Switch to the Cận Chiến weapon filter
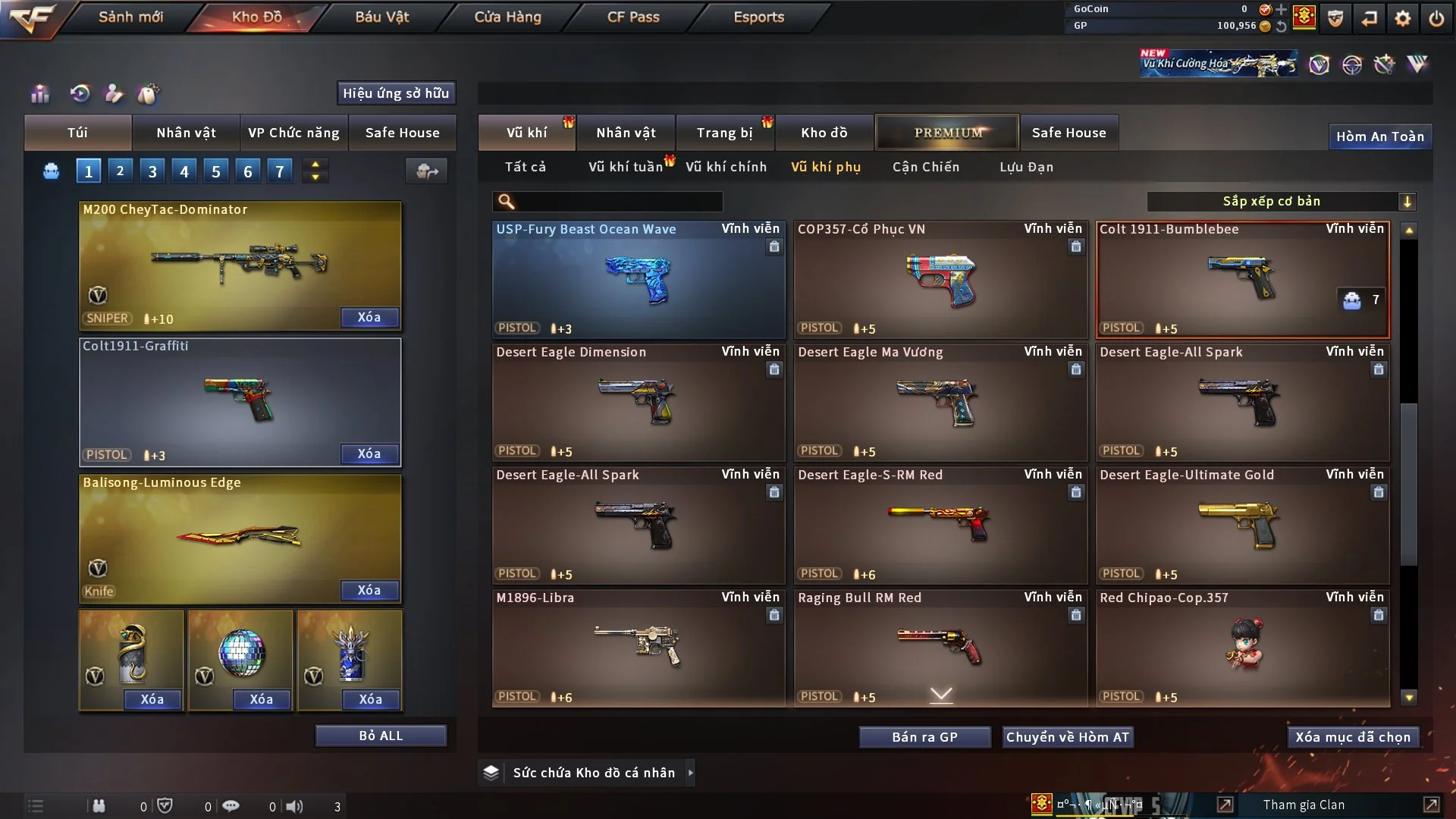1456x819 pixels. 925,167
